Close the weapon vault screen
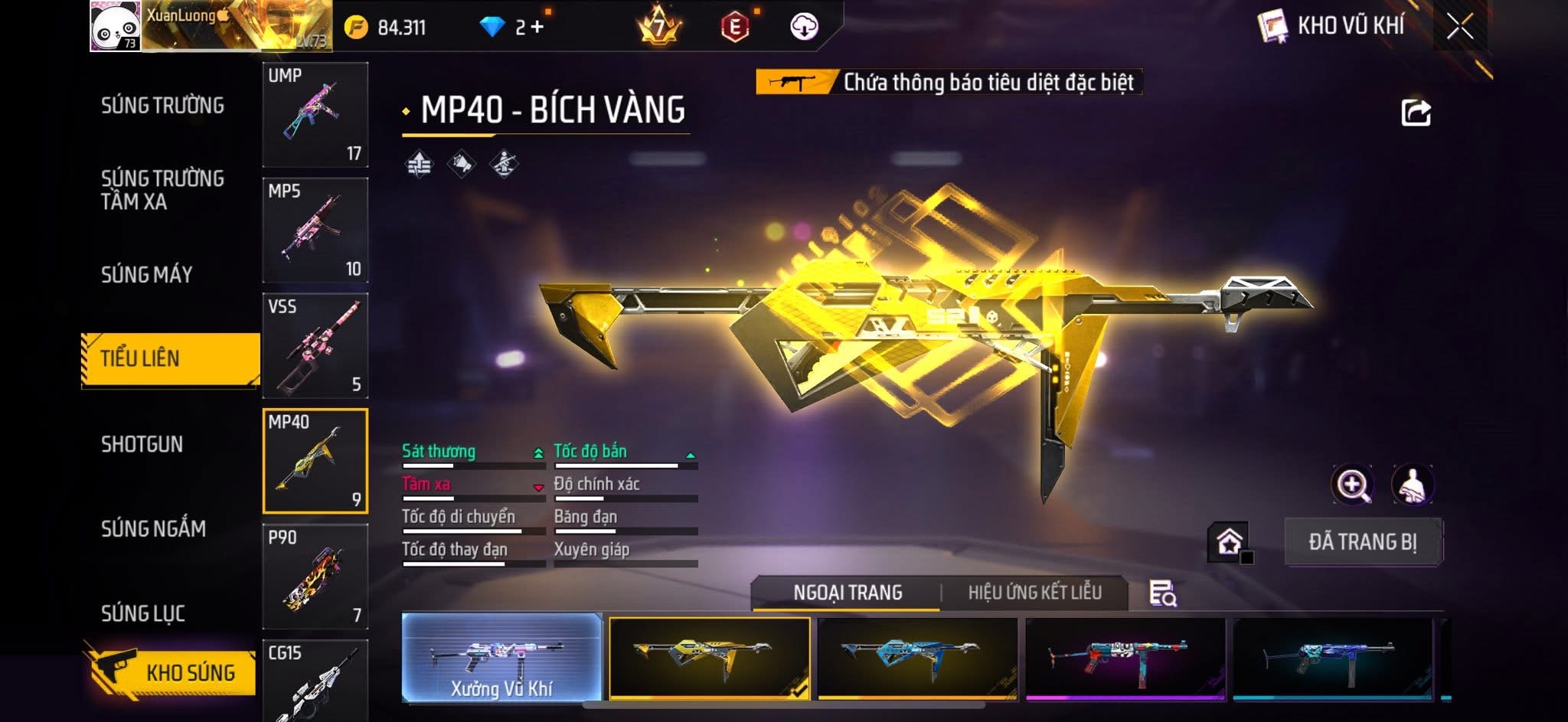The image size is (1568, 722). [1459, 27]
